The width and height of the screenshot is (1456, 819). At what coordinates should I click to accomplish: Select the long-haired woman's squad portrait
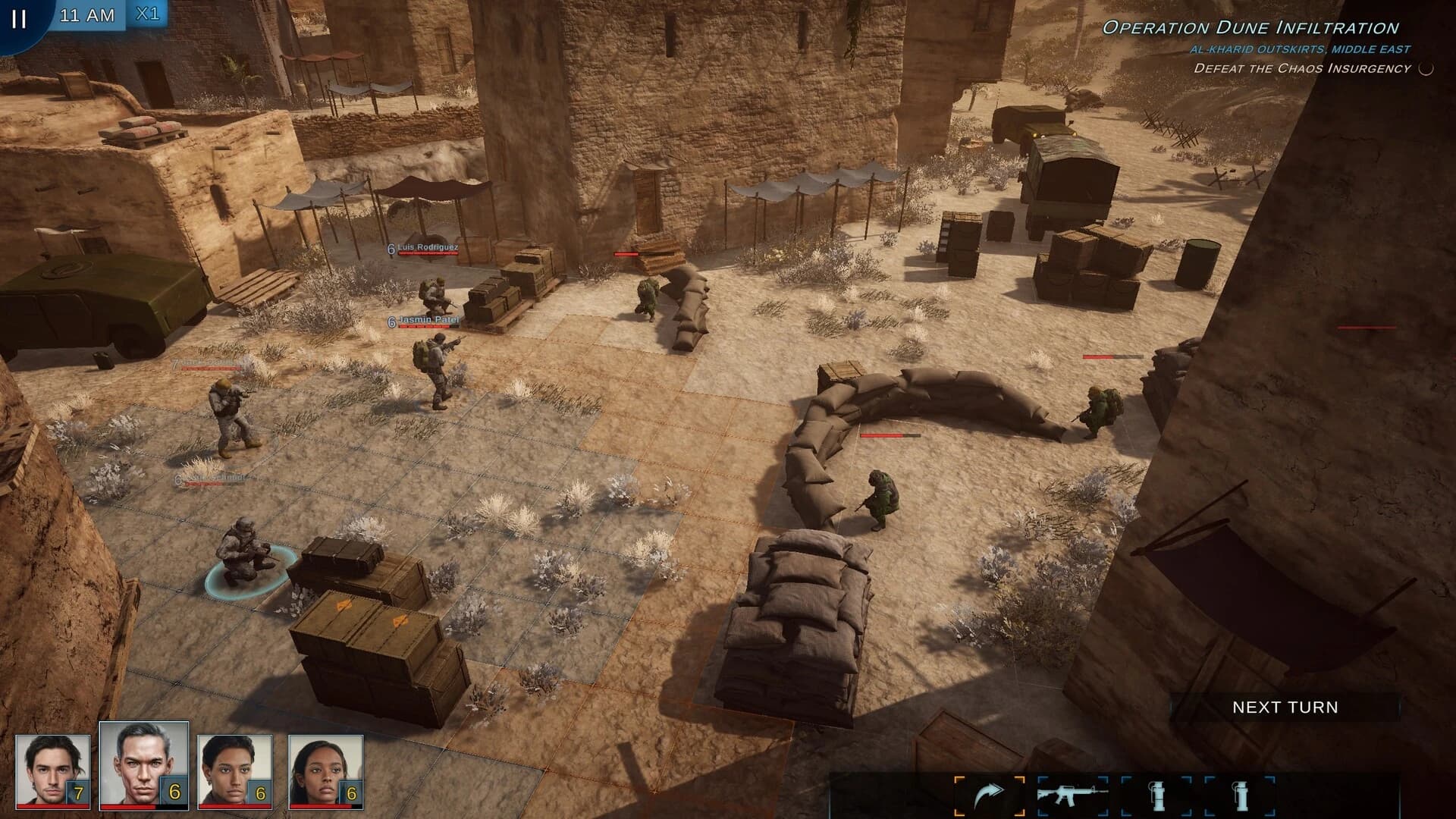[x=325, y=770]
